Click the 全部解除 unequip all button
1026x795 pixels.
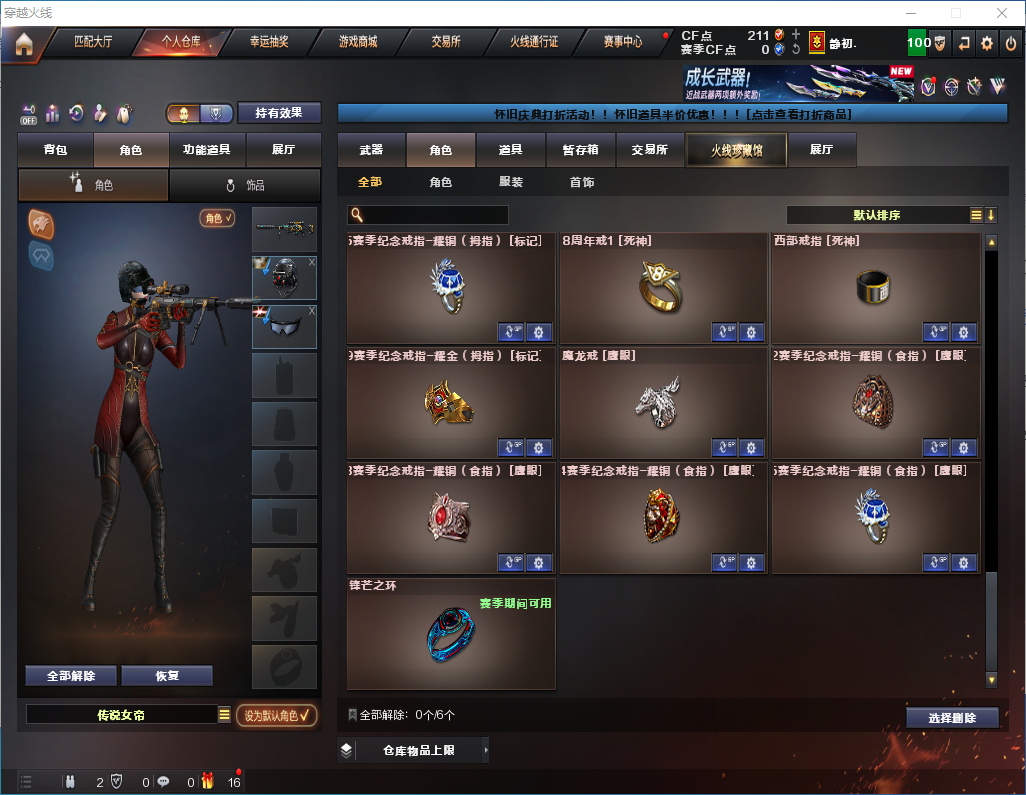[71, 675]
